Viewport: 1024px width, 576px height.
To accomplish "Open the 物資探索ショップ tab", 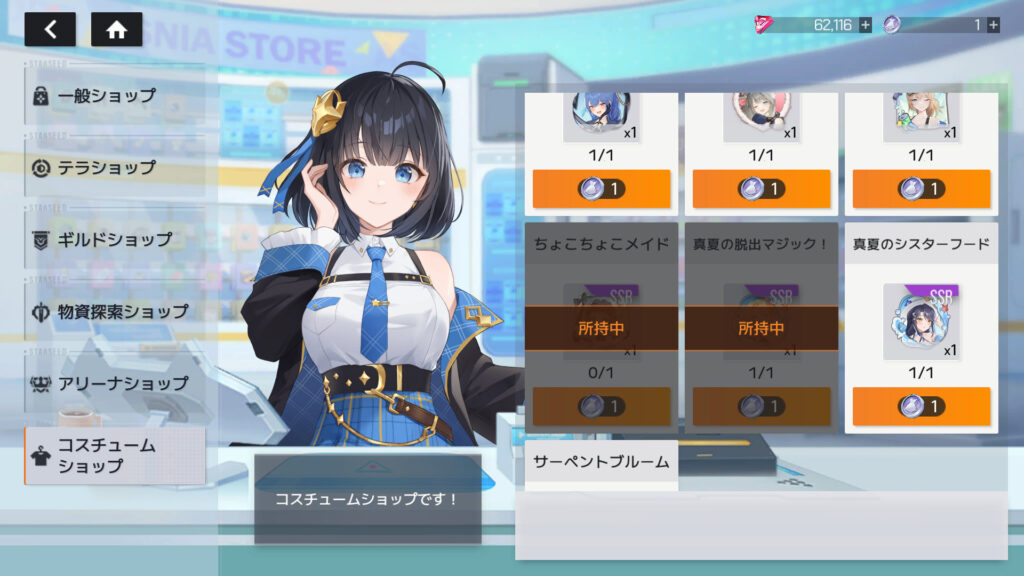I will (115, 311).
